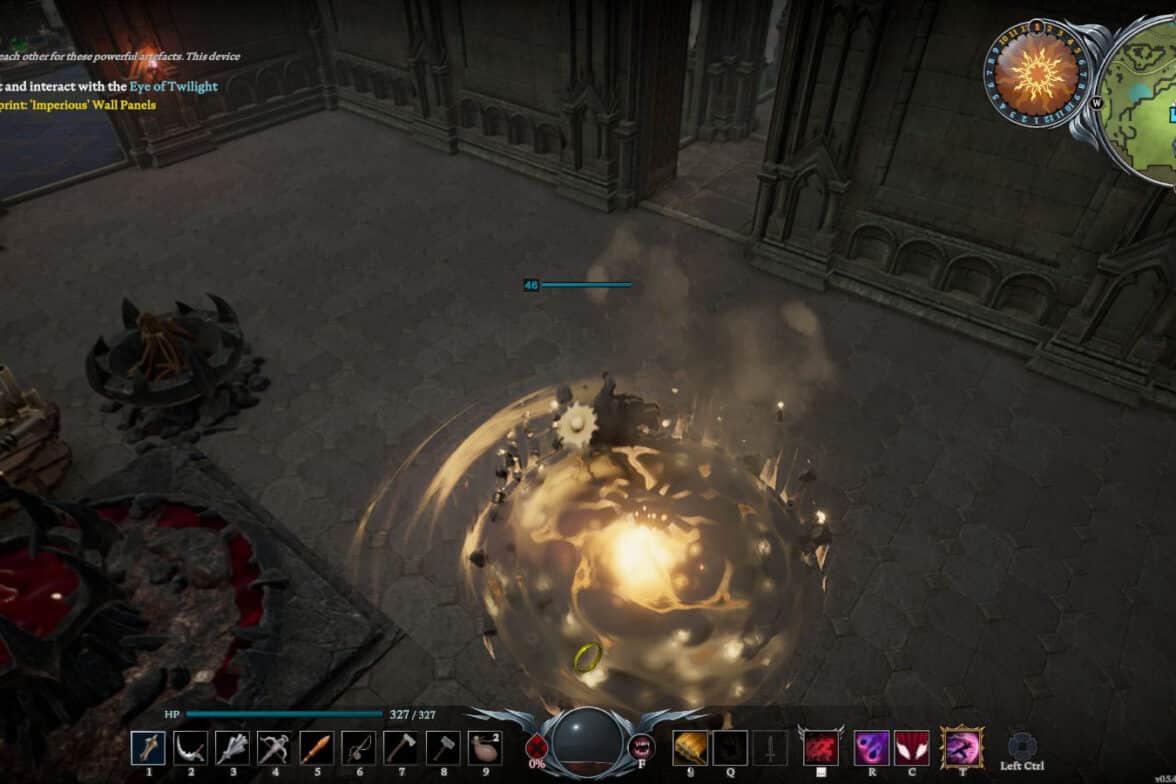Screen dimensions: 1176x784
Task: Click the build menu icon above Left Ctrl
Action: click(1022, 746)
